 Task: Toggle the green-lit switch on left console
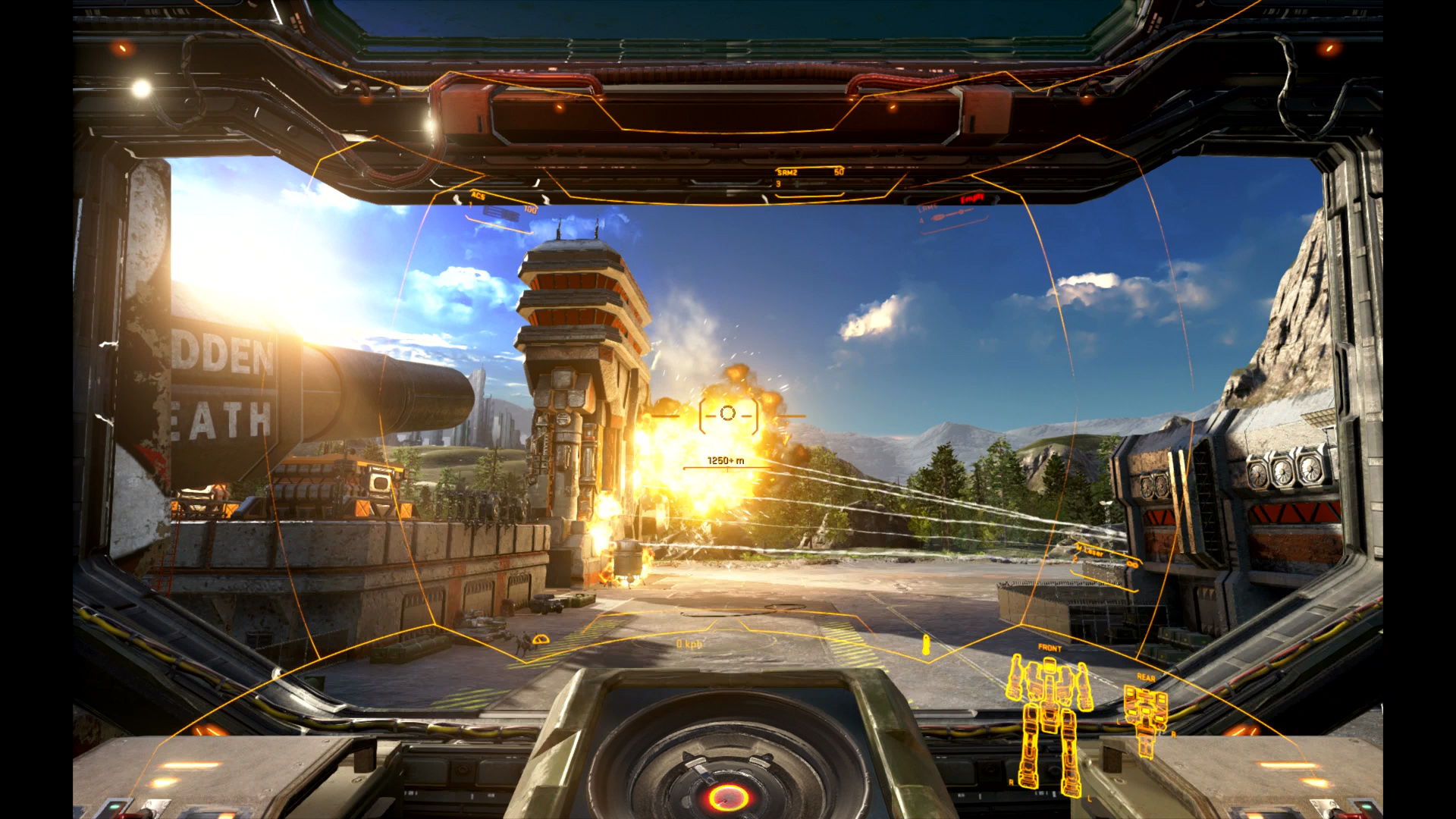coord(114,806)
